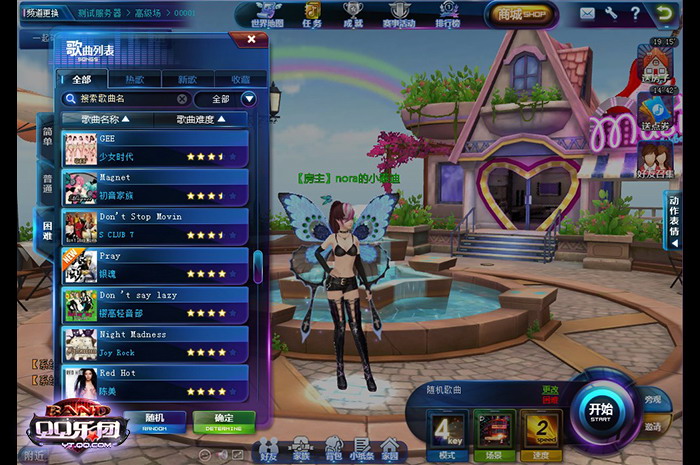Image resolution: width=700 pixels, height=465 pixels.
Task: Start the game with 开始 button
Action: click(600, 411)
